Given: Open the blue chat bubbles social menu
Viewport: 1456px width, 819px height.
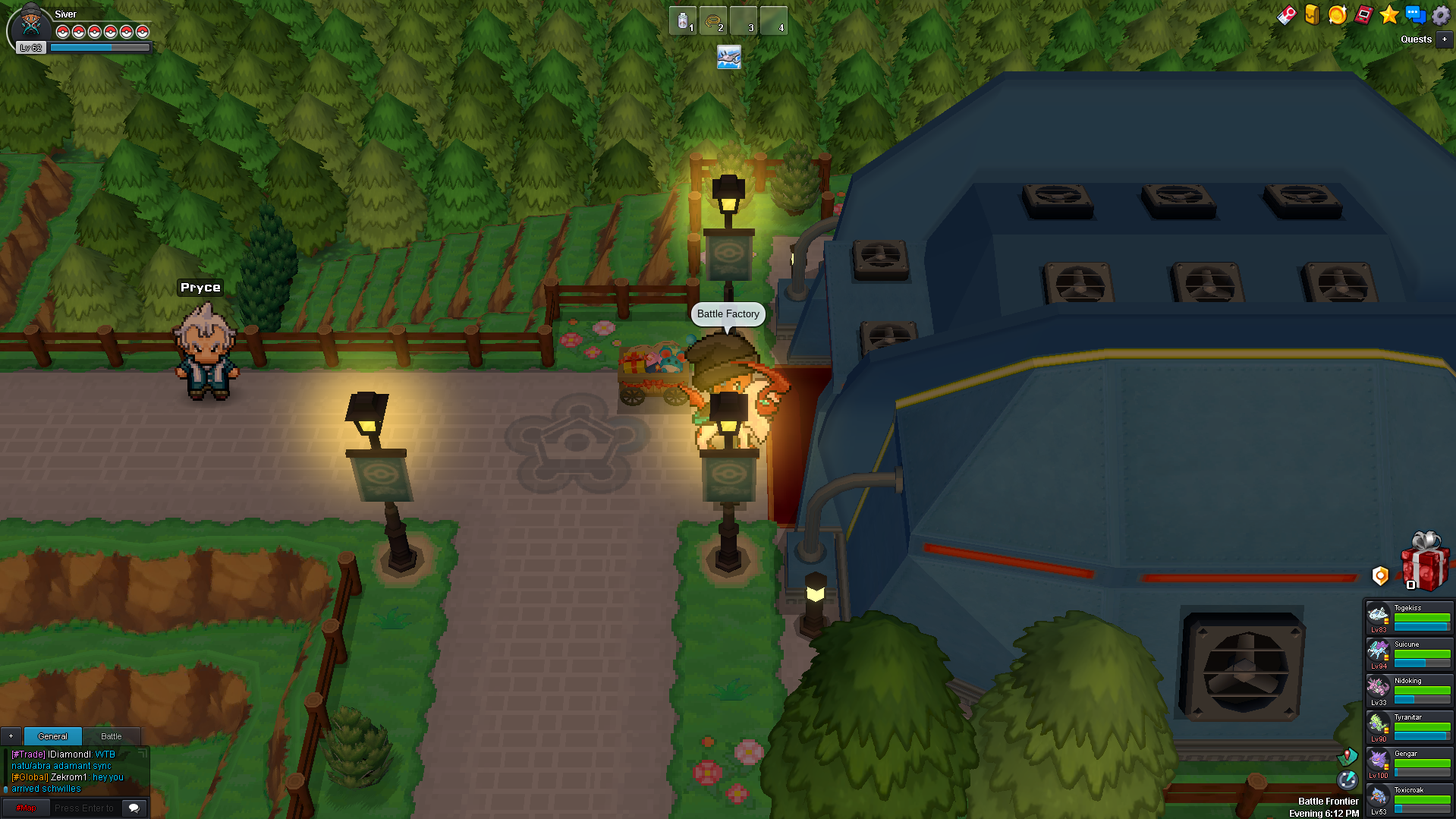Looking at the screenshot, I should click(x=1415, y=15).
